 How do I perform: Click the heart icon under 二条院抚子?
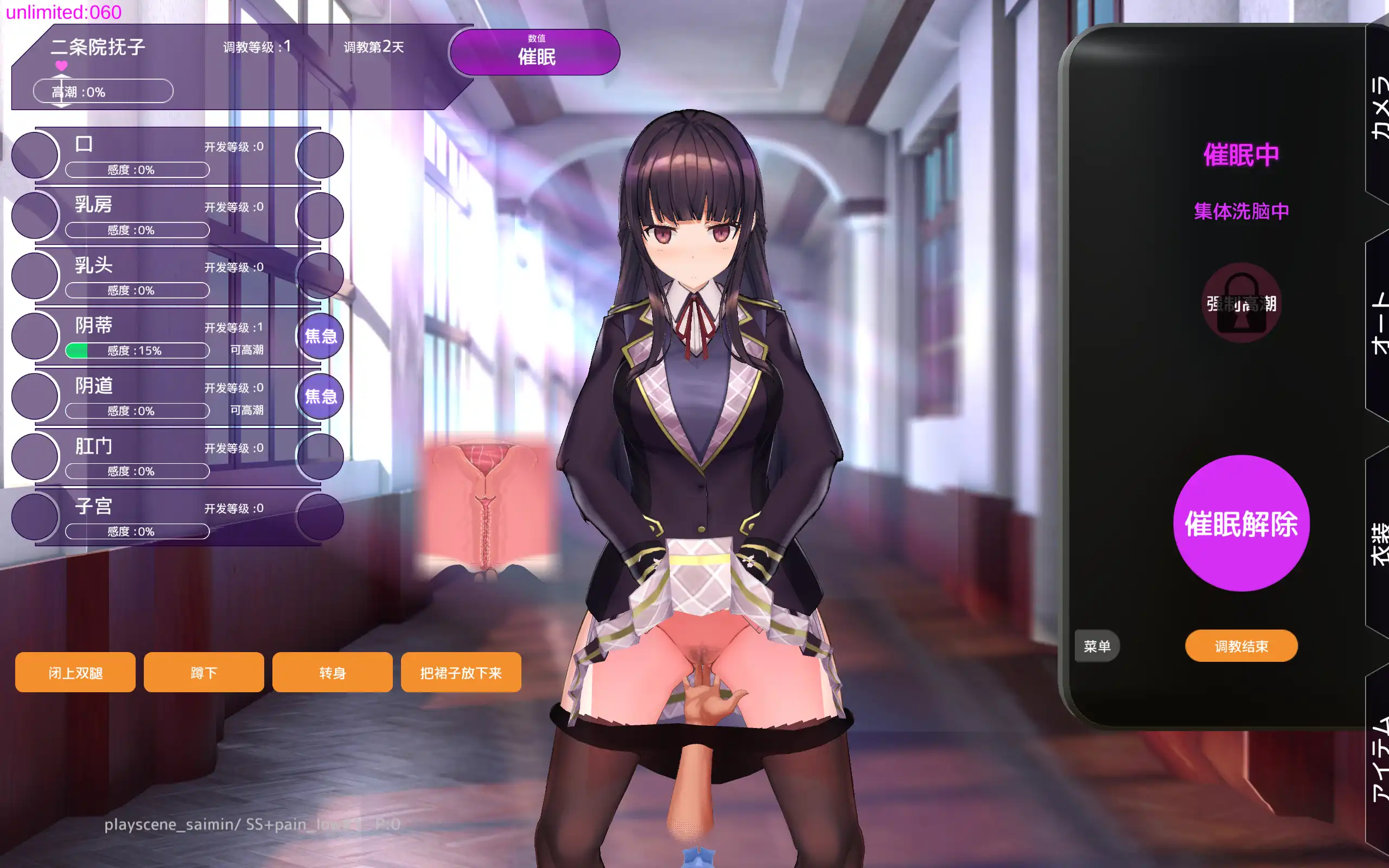[61, 66]
